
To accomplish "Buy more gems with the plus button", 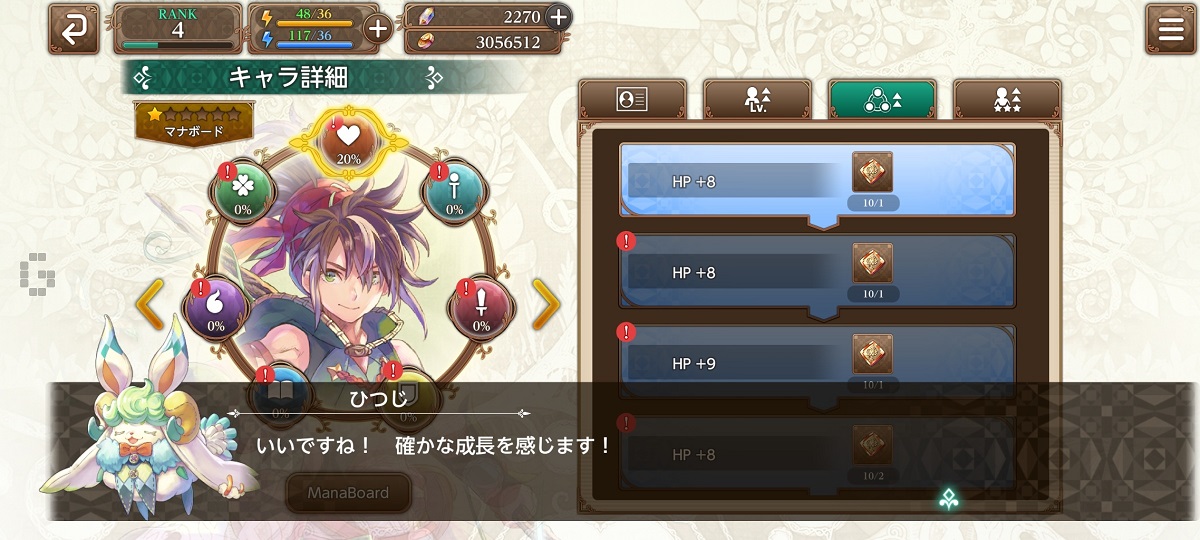I will (x=558, y=16).
